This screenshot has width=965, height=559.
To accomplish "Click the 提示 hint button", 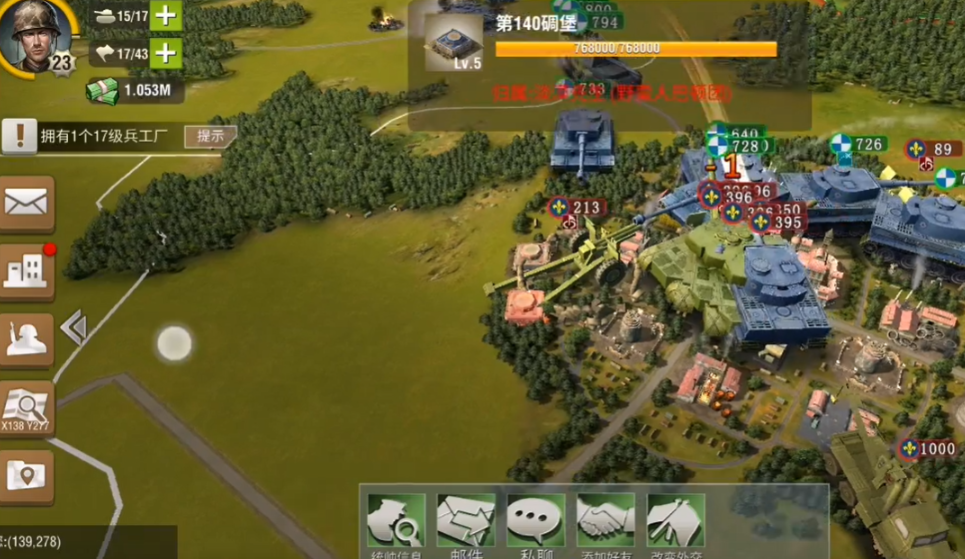I will coord(210,136).
